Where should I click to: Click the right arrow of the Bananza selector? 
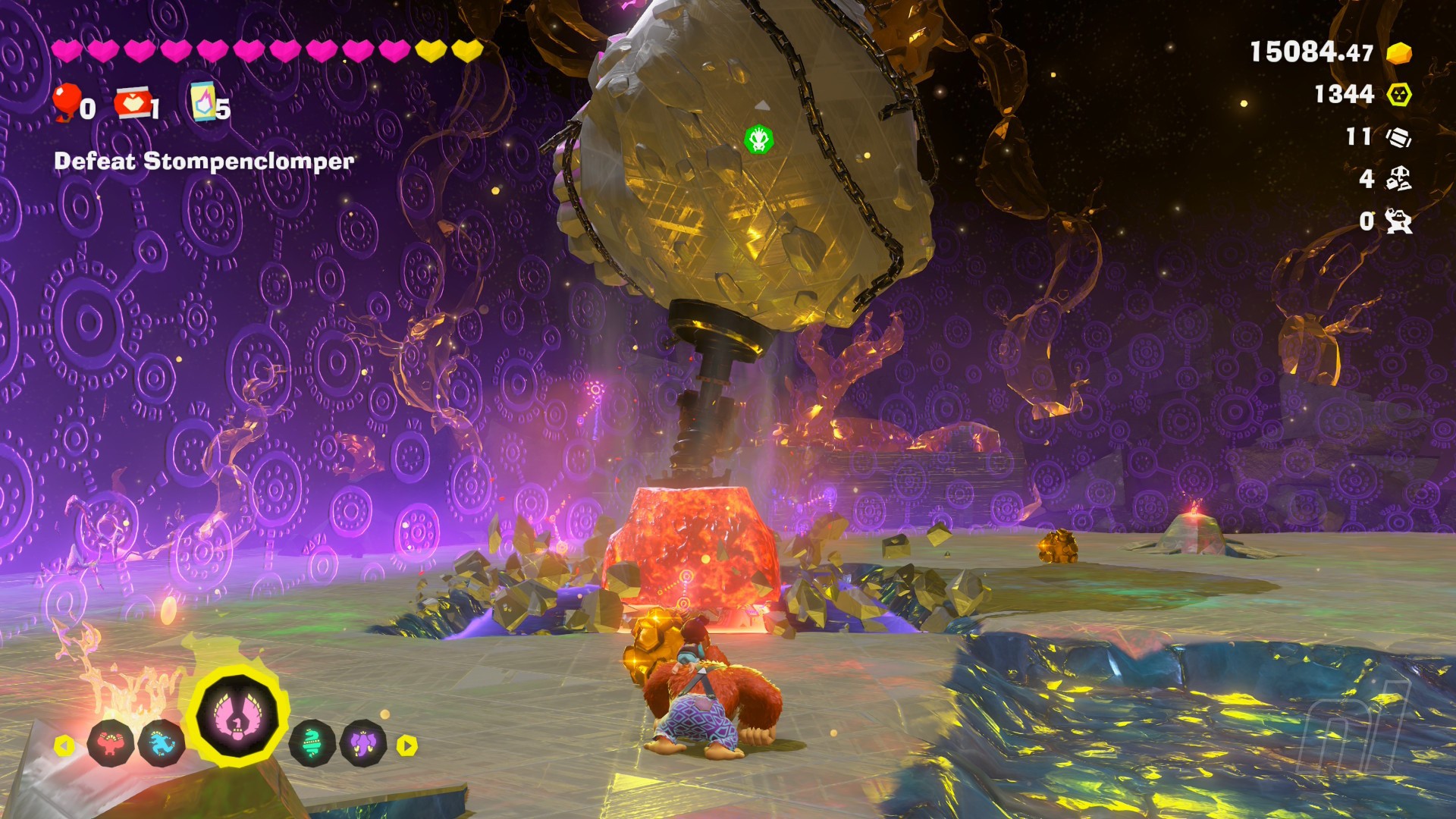coord(407,745)
